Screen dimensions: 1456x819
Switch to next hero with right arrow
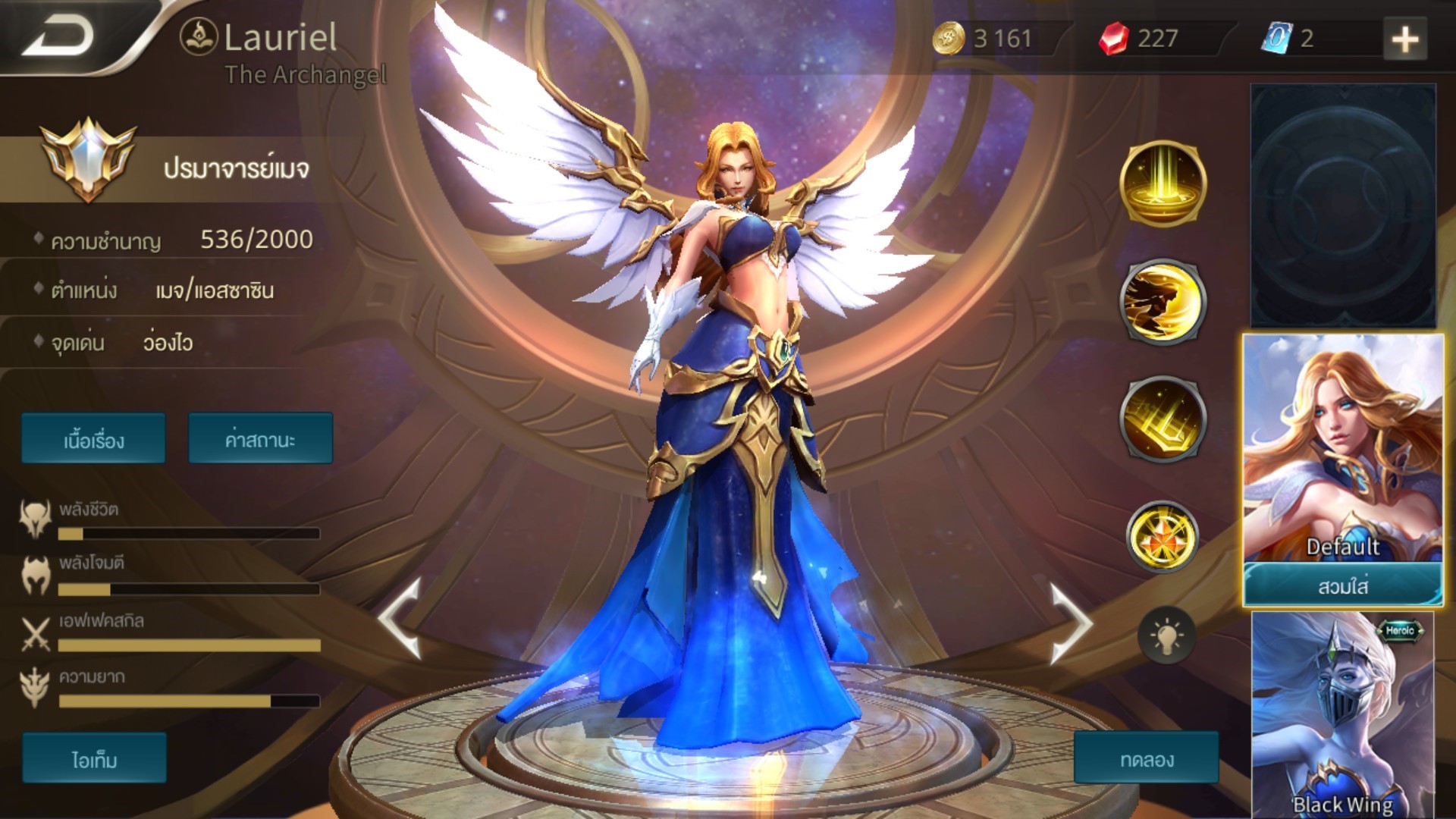(1069, 622)
